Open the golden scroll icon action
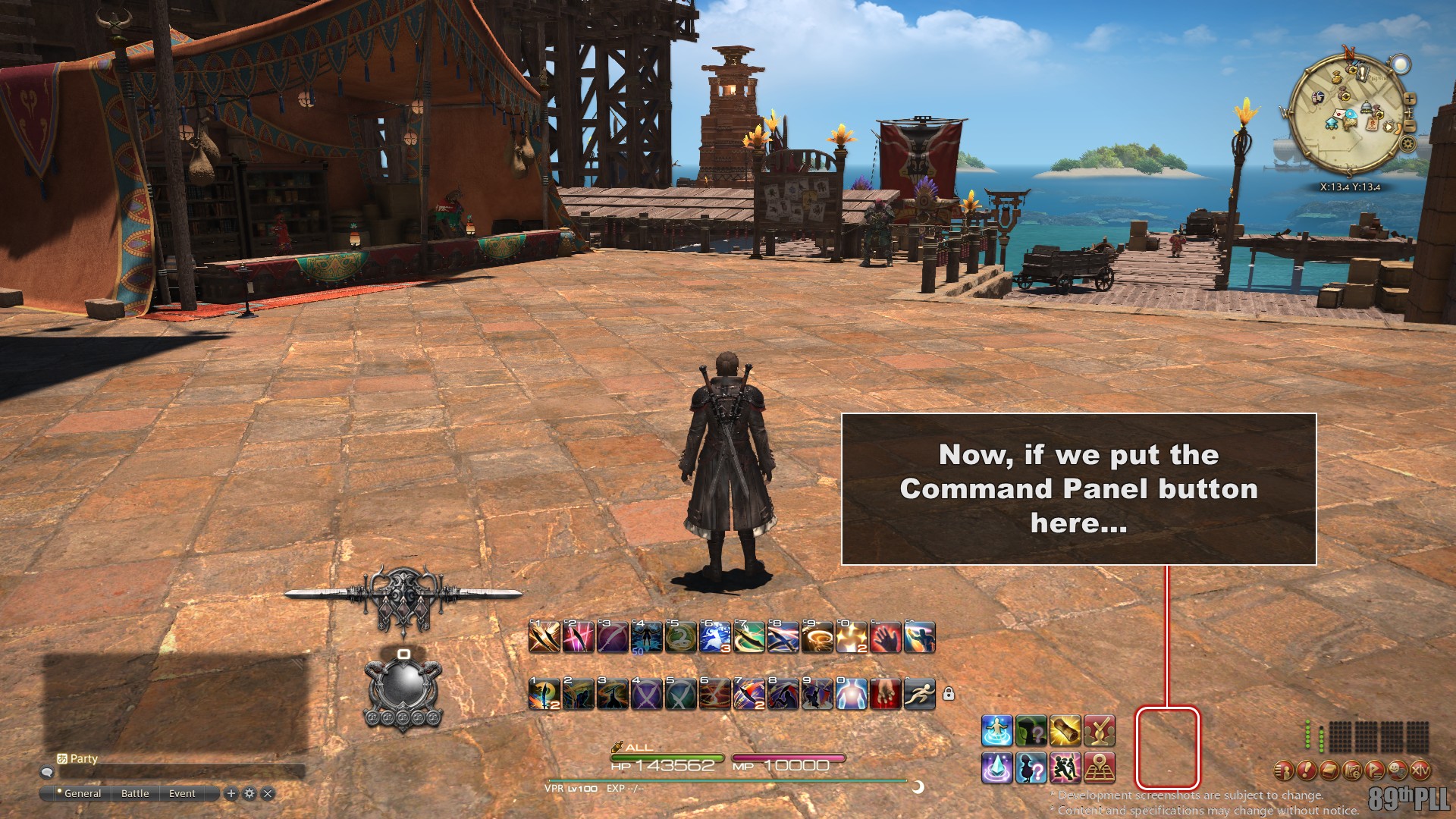 click(1065, 731)
